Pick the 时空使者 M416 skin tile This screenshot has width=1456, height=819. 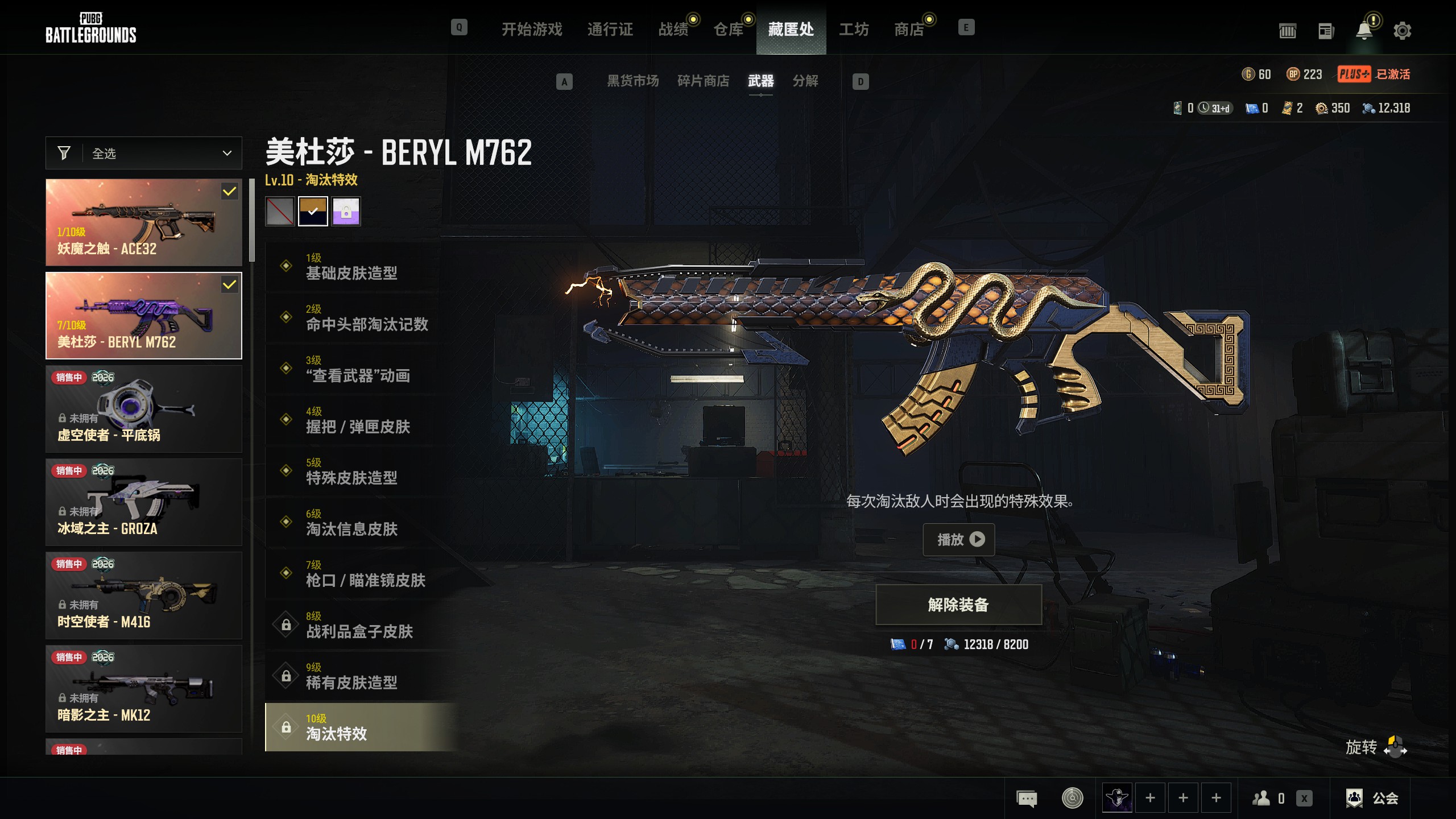[144, 595]
